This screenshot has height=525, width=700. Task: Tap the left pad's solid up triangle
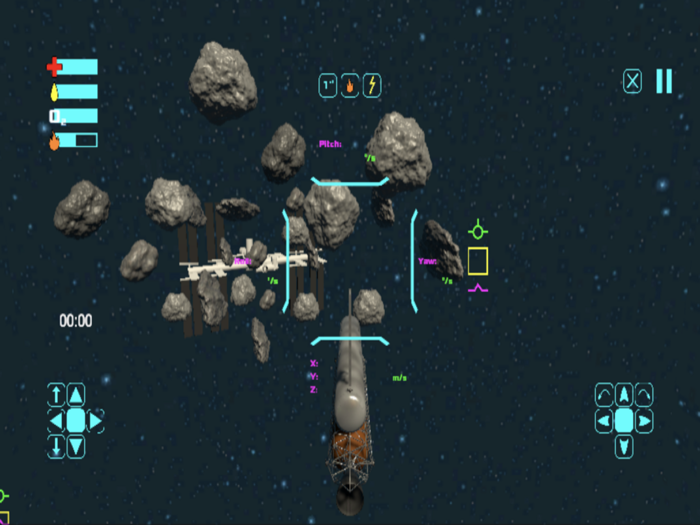point(76,395)
